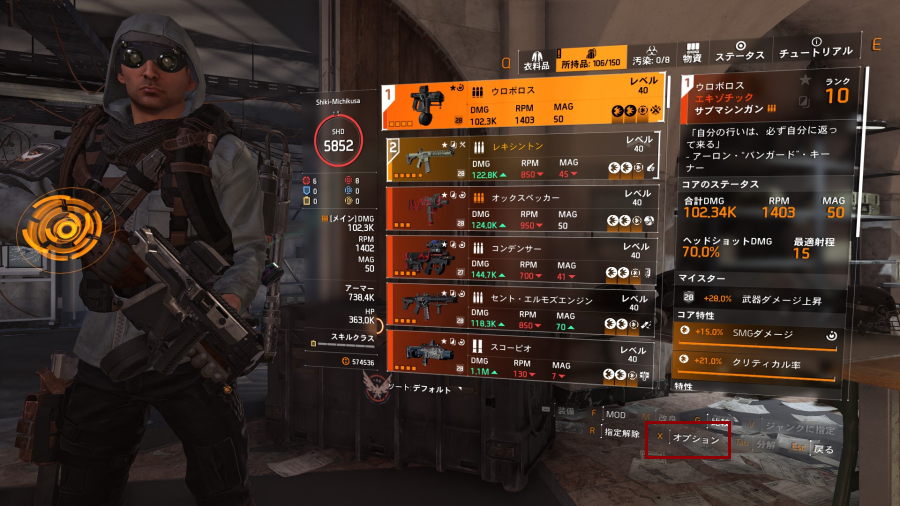The image size is (900, 506).
Task: Switch to the ステータス tab
Action: tap(742, 53)
